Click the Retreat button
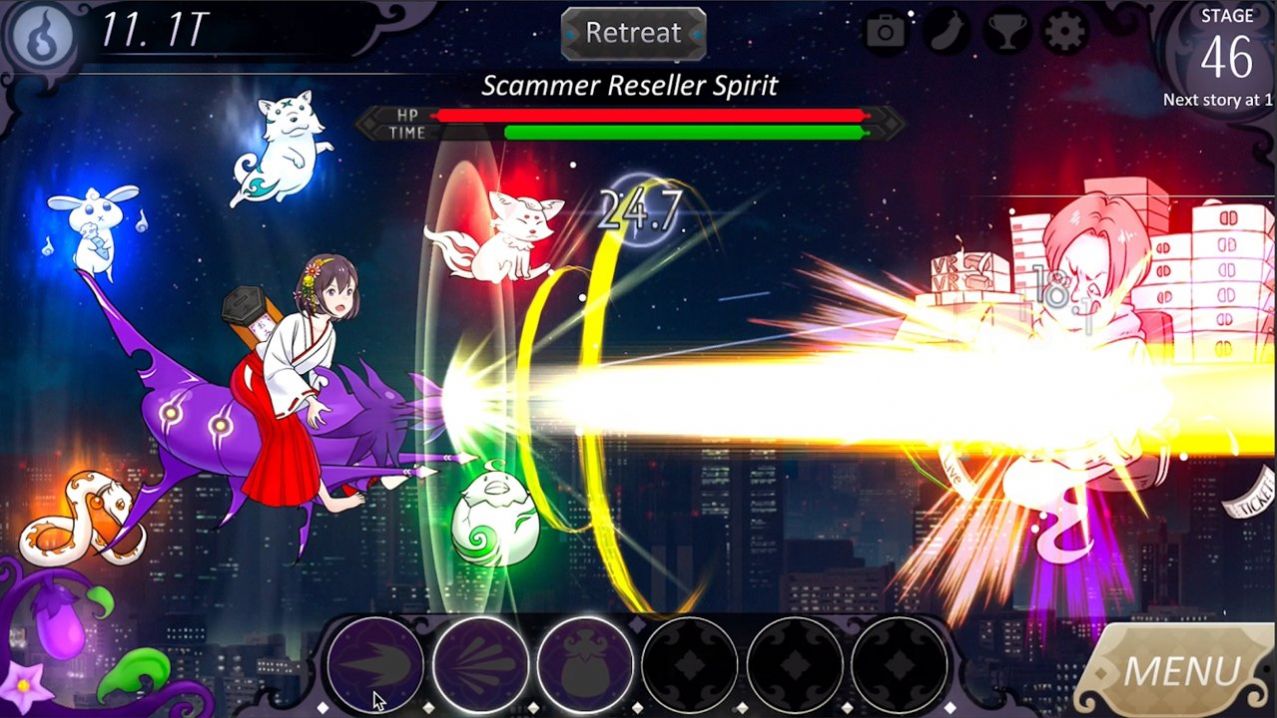Screen dimensions: 1277x718 coord(633,33)
